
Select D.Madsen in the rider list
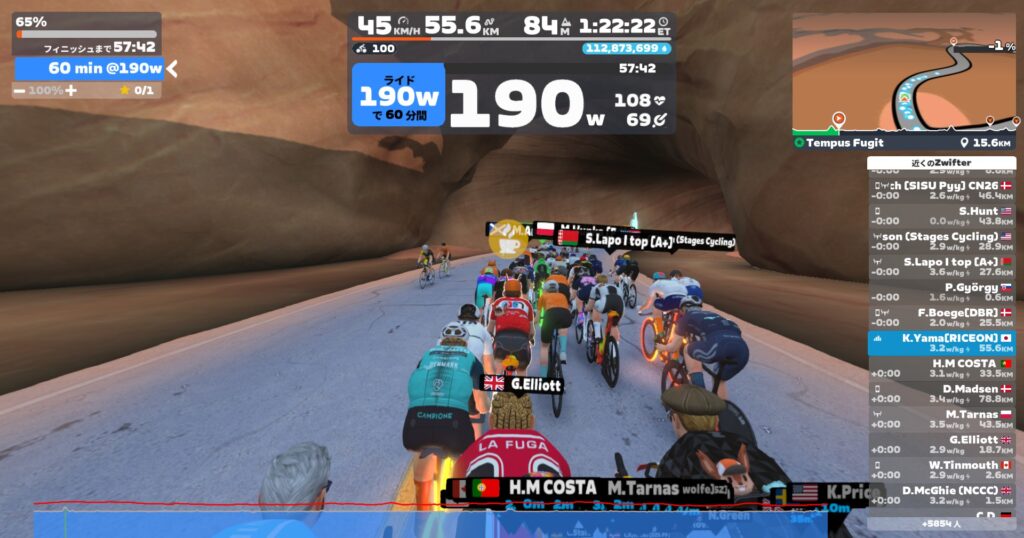941,393
